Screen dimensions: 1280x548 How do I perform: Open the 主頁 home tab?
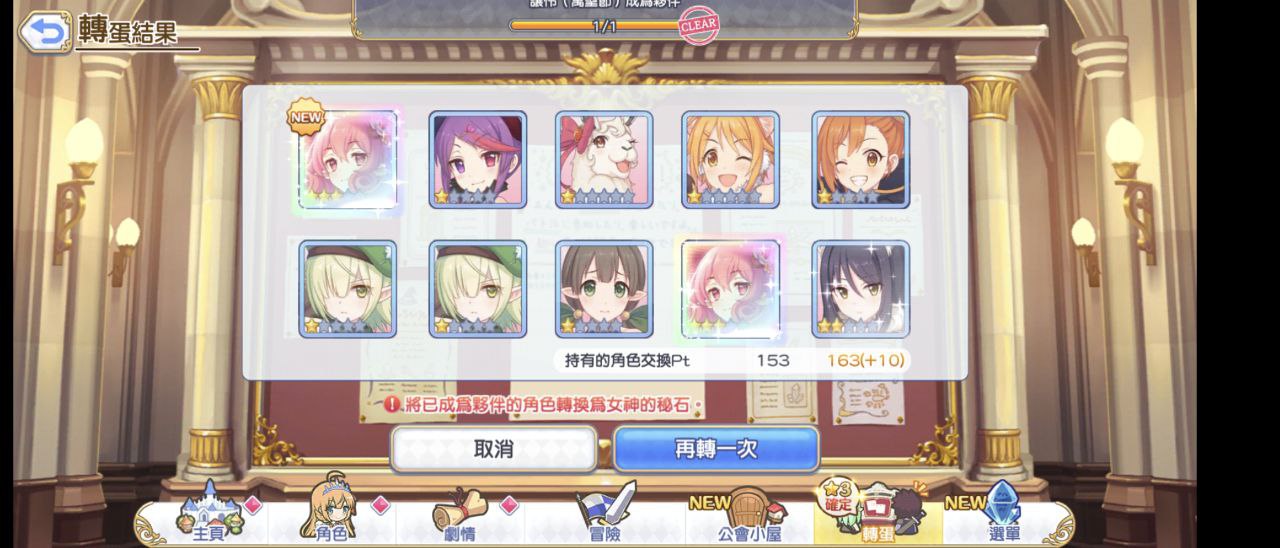pos(208,516)
